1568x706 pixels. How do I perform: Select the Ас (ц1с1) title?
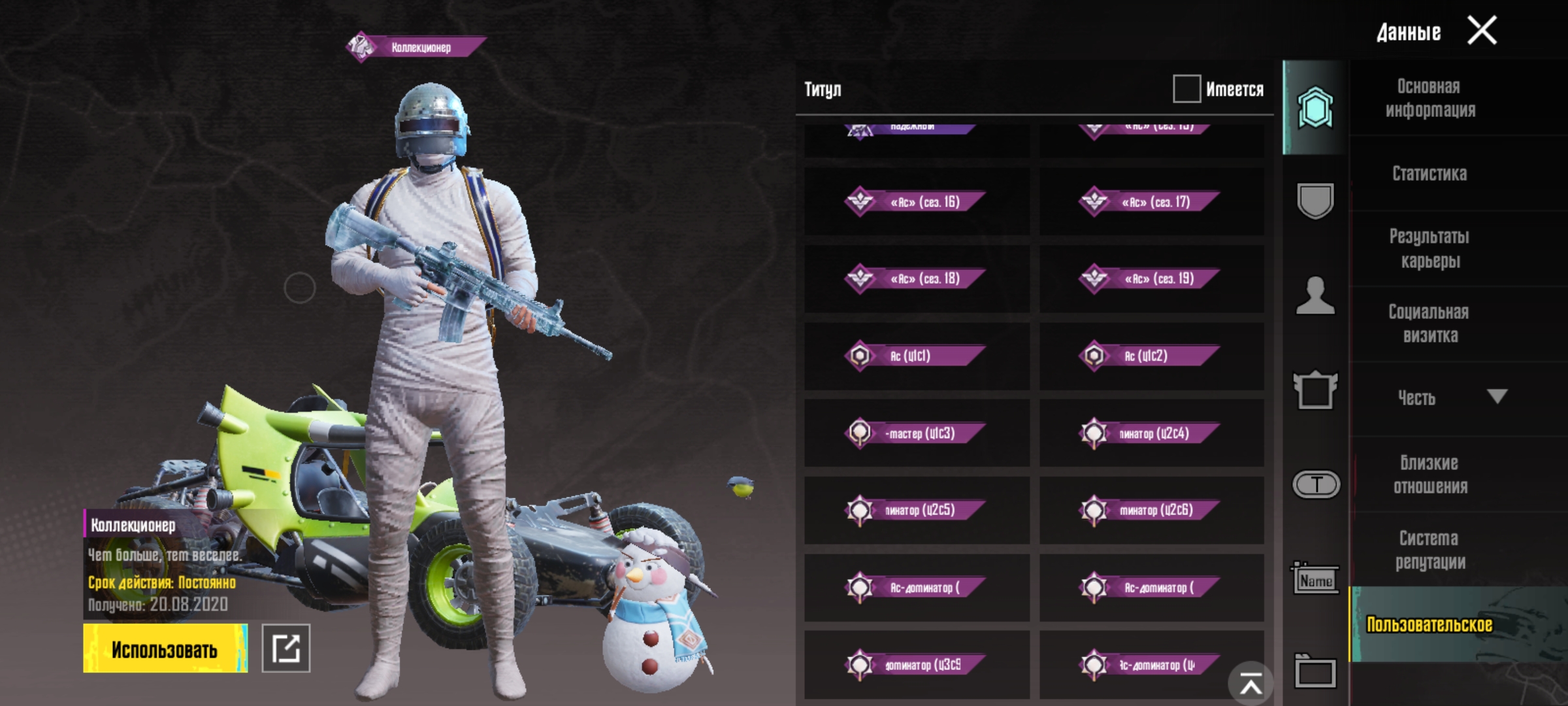coord(917,356)
